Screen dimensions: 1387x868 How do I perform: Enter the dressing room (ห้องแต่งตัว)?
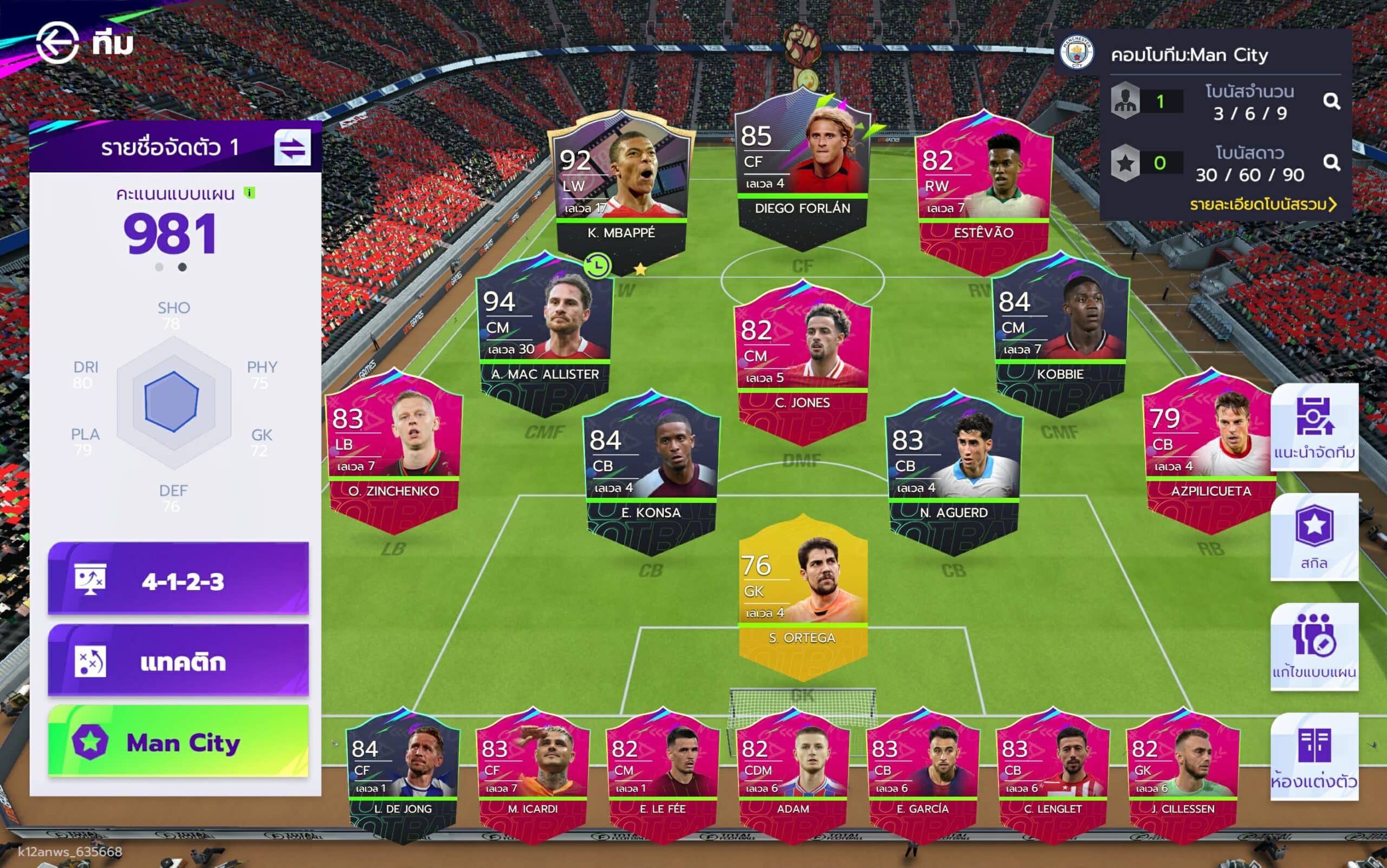pyautogui.click(x=1313, y=756)
